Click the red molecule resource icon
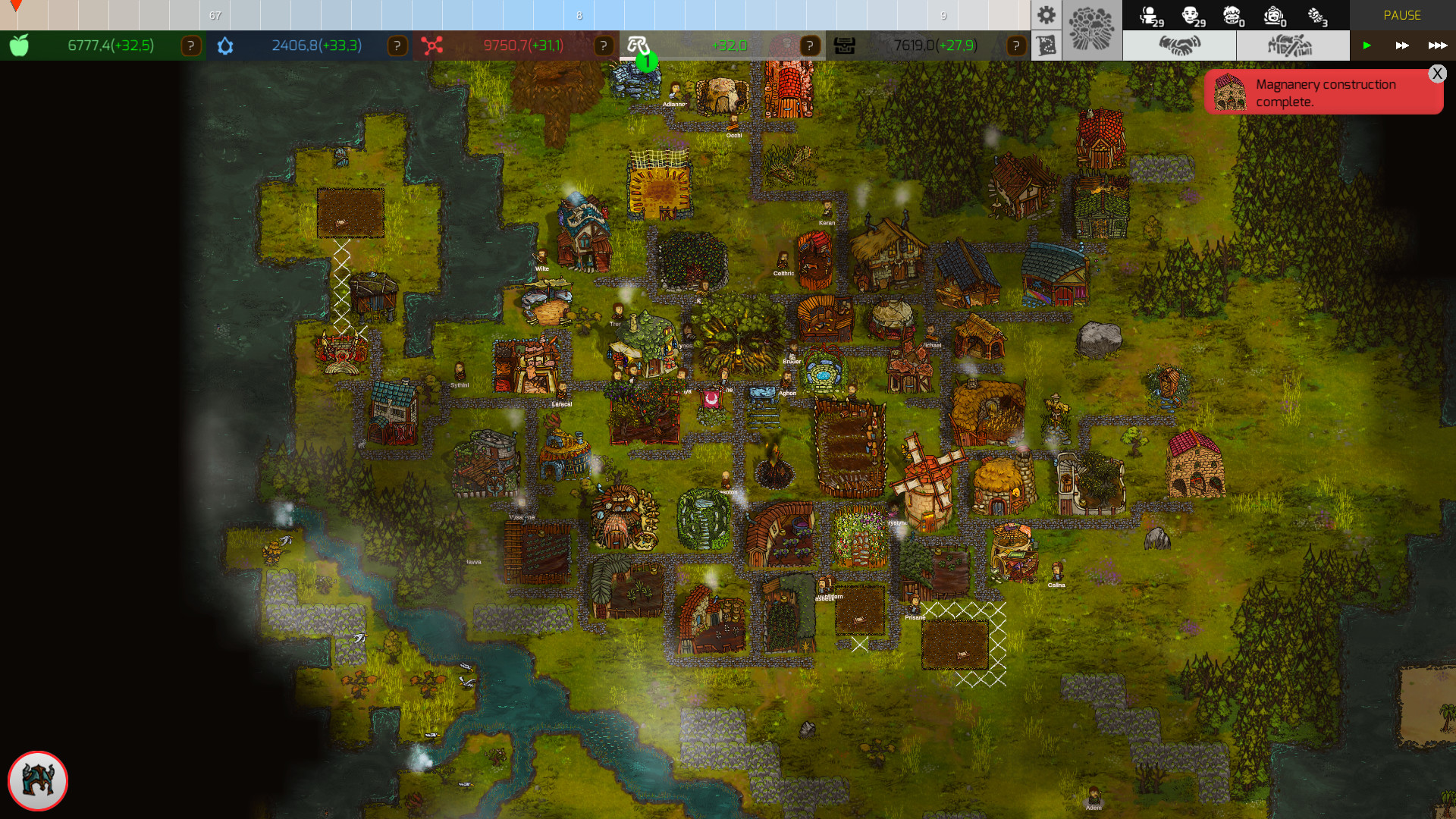 coord(431,45)
